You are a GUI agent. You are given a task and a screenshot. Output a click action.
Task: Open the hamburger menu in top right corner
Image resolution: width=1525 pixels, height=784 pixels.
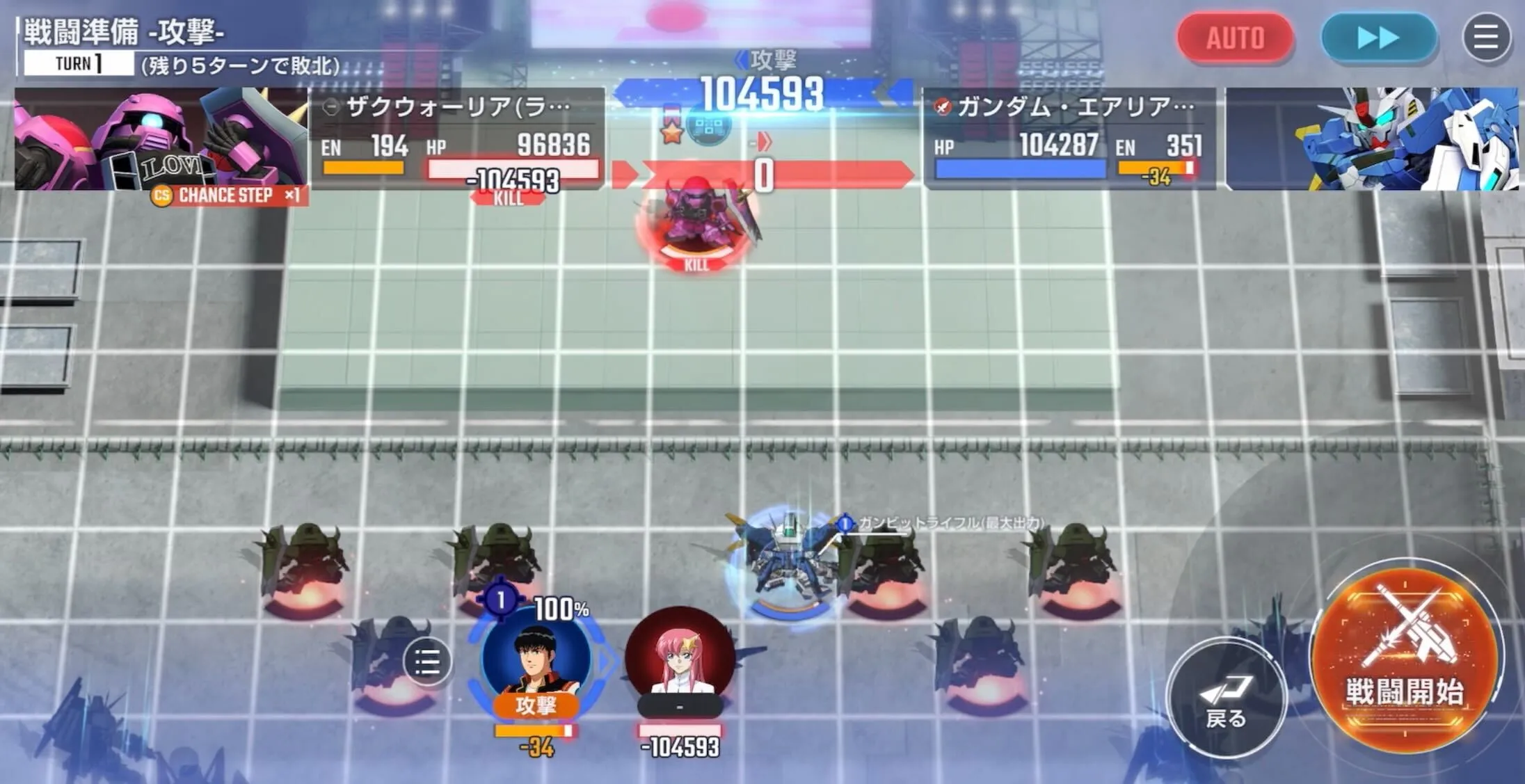1486,38
